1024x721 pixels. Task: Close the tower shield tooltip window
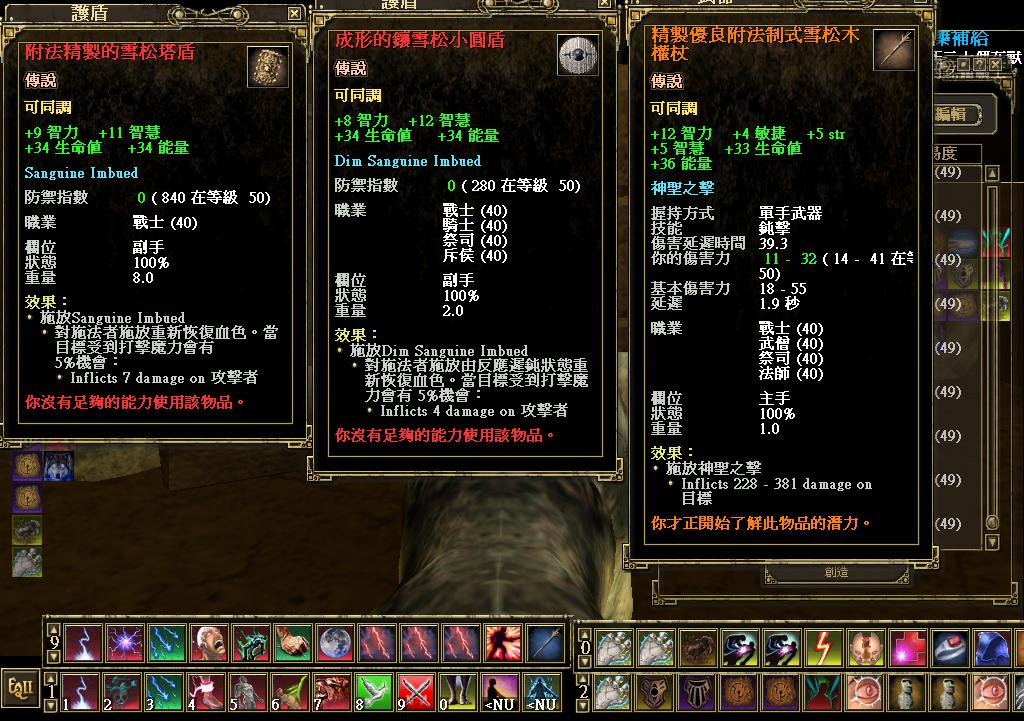294,14
